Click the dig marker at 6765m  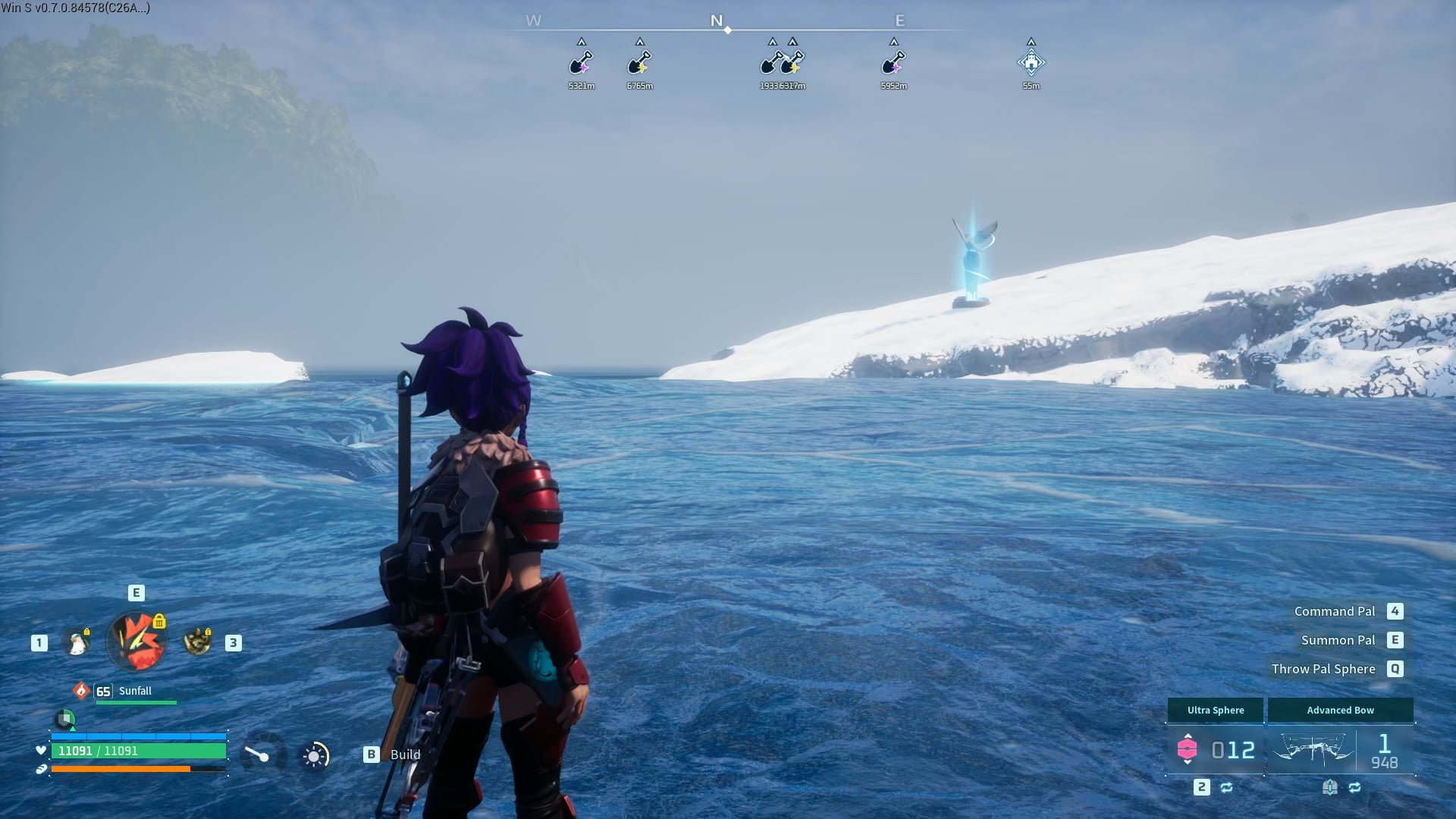click(x=639, y=63)
